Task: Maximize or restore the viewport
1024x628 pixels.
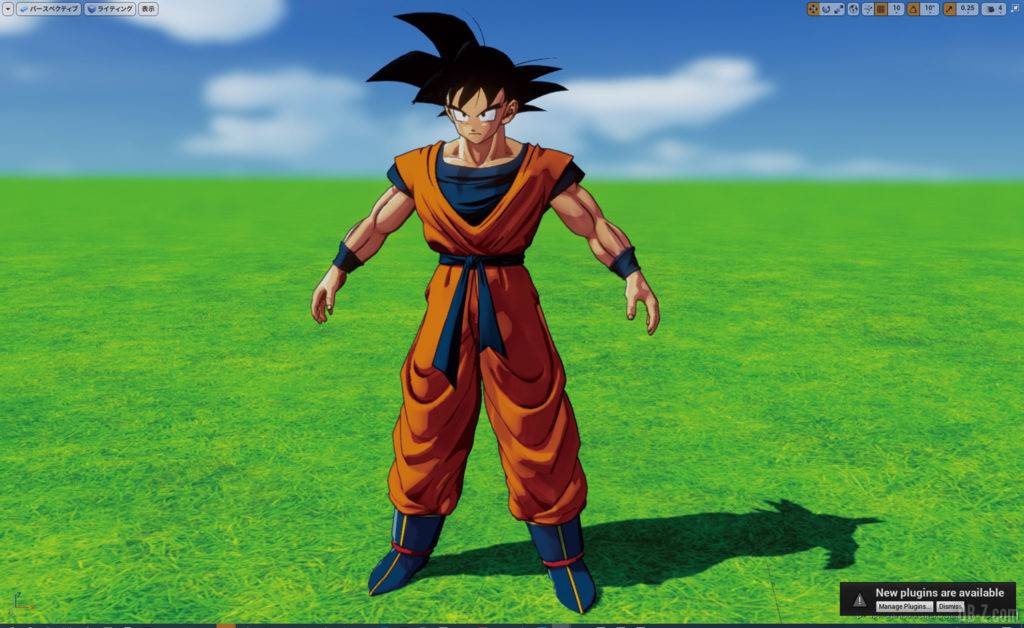Action: pos(1015,9)
